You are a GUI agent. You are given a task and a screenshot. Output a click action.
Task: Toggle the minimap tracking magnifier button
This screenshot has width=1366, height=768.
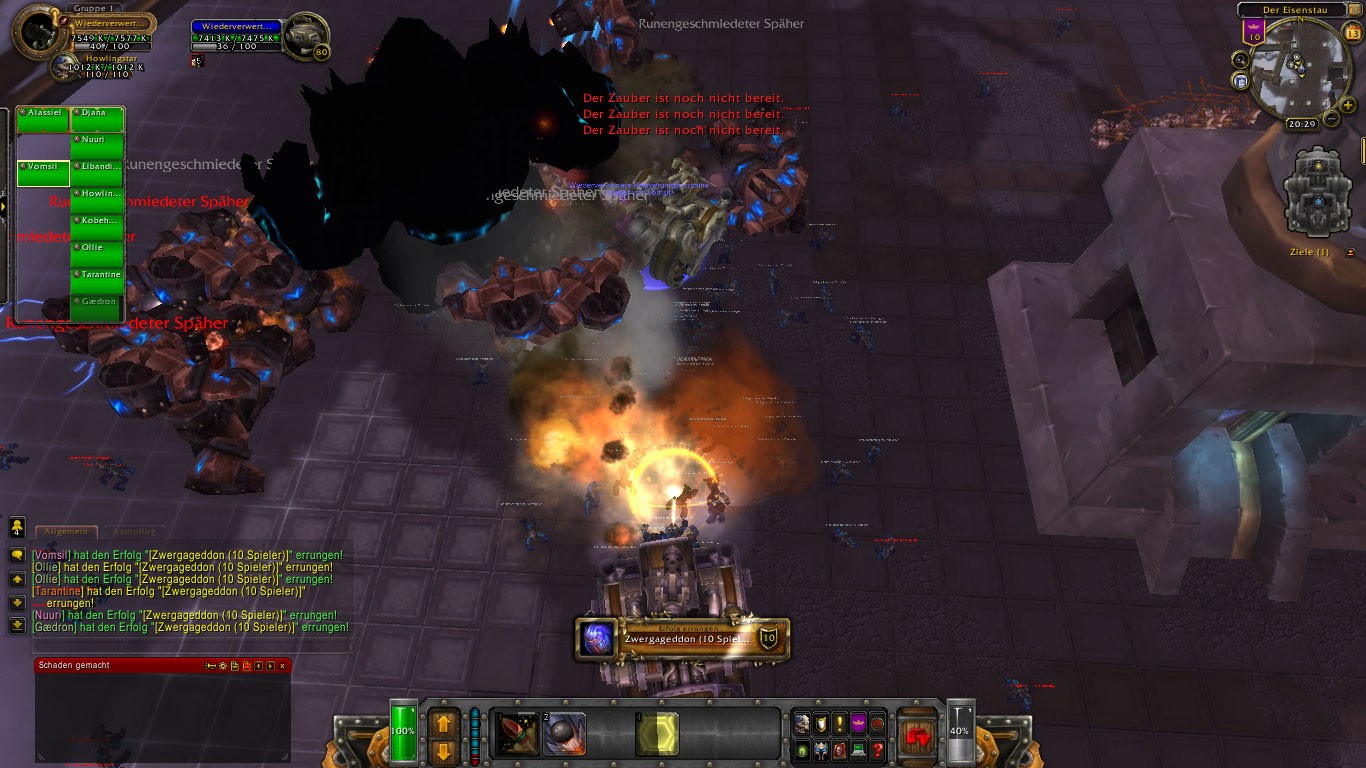pyautogui.click(x=1241, y=60)
